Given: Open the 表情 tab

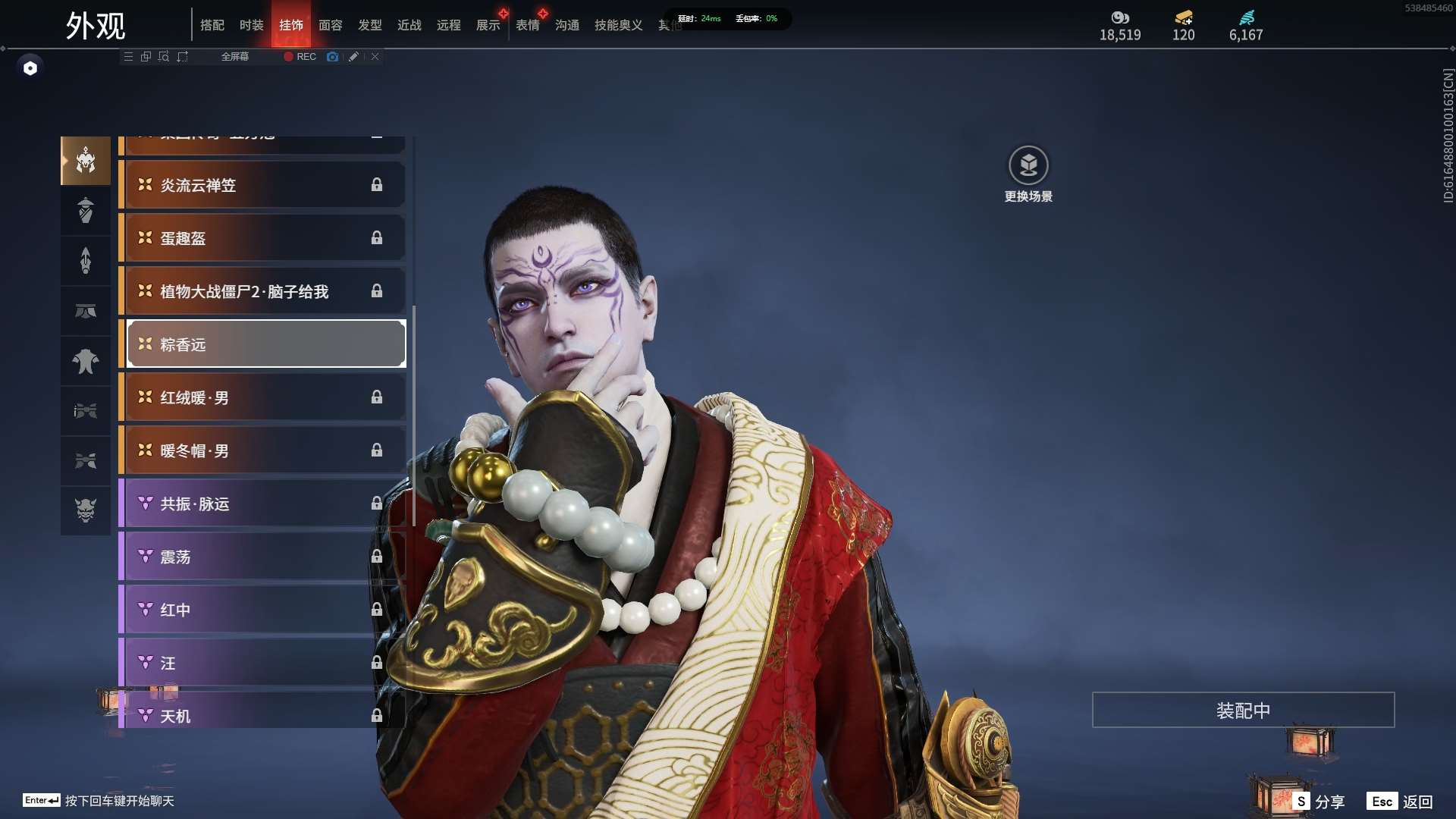Looking at the screenshot, I should [x=527, y=25].
